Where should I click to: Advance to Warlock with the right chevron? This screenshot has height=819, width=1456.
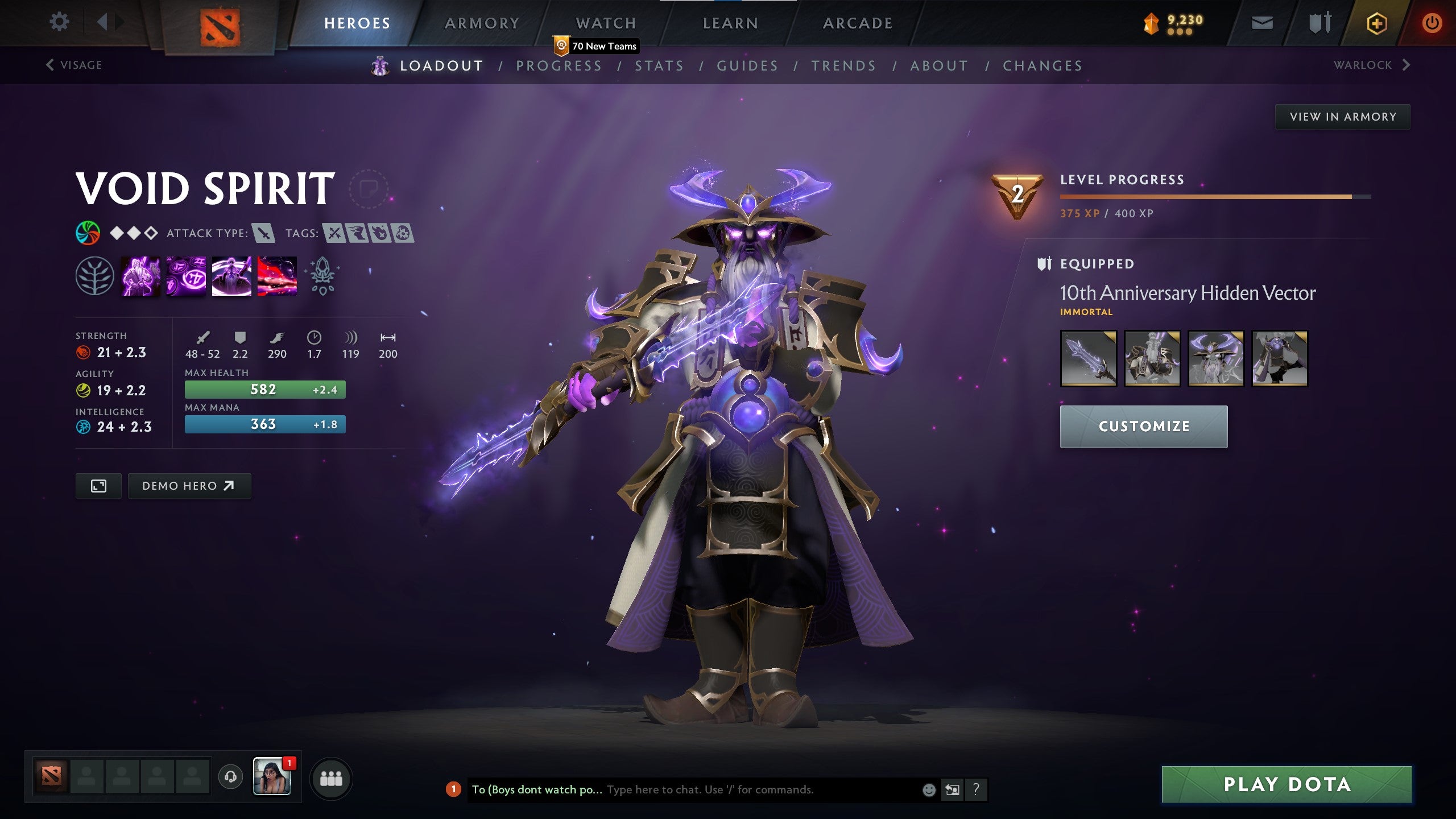[1407, 64]
